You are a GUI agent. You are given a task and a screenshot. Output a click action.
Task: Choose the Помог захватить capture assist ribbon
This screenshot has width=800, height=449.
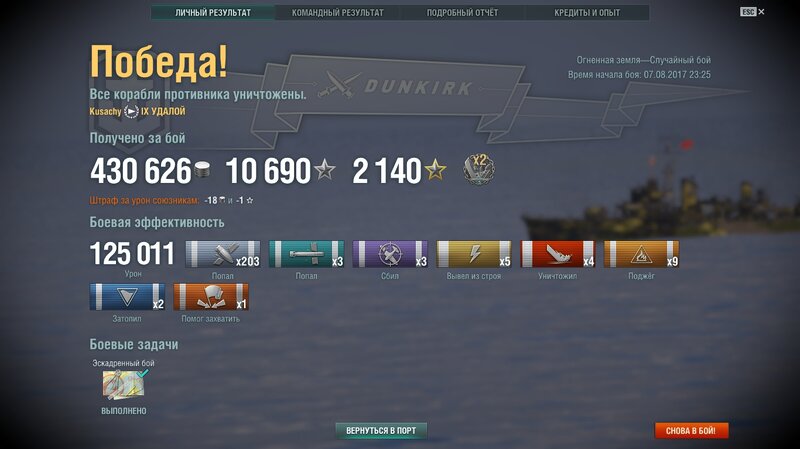click(x=211, y=297)
